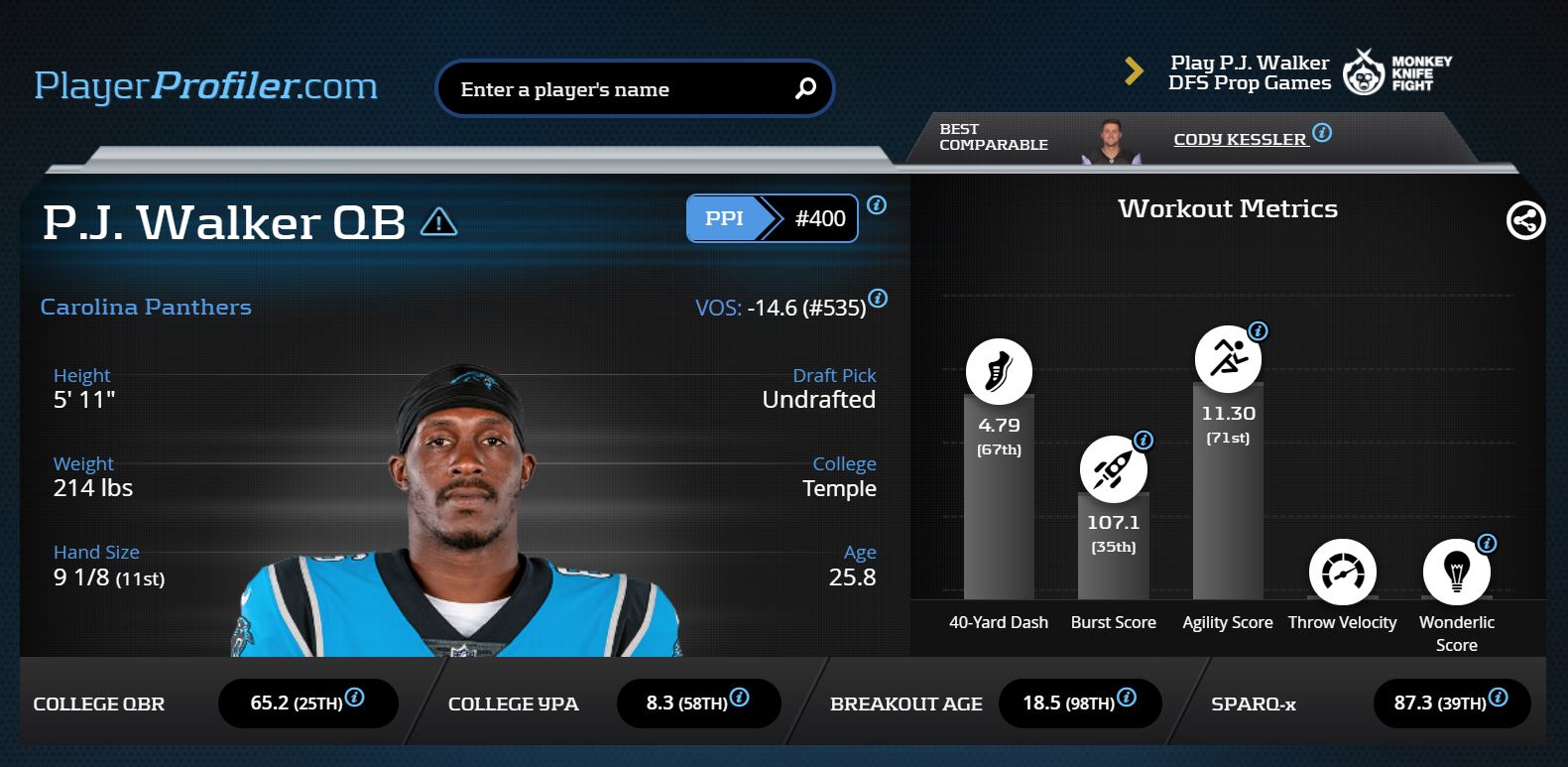Select the PPI #400 ranking badge
The width and height of the screenshot is (1568, 767).
click(x=772, y=218)
